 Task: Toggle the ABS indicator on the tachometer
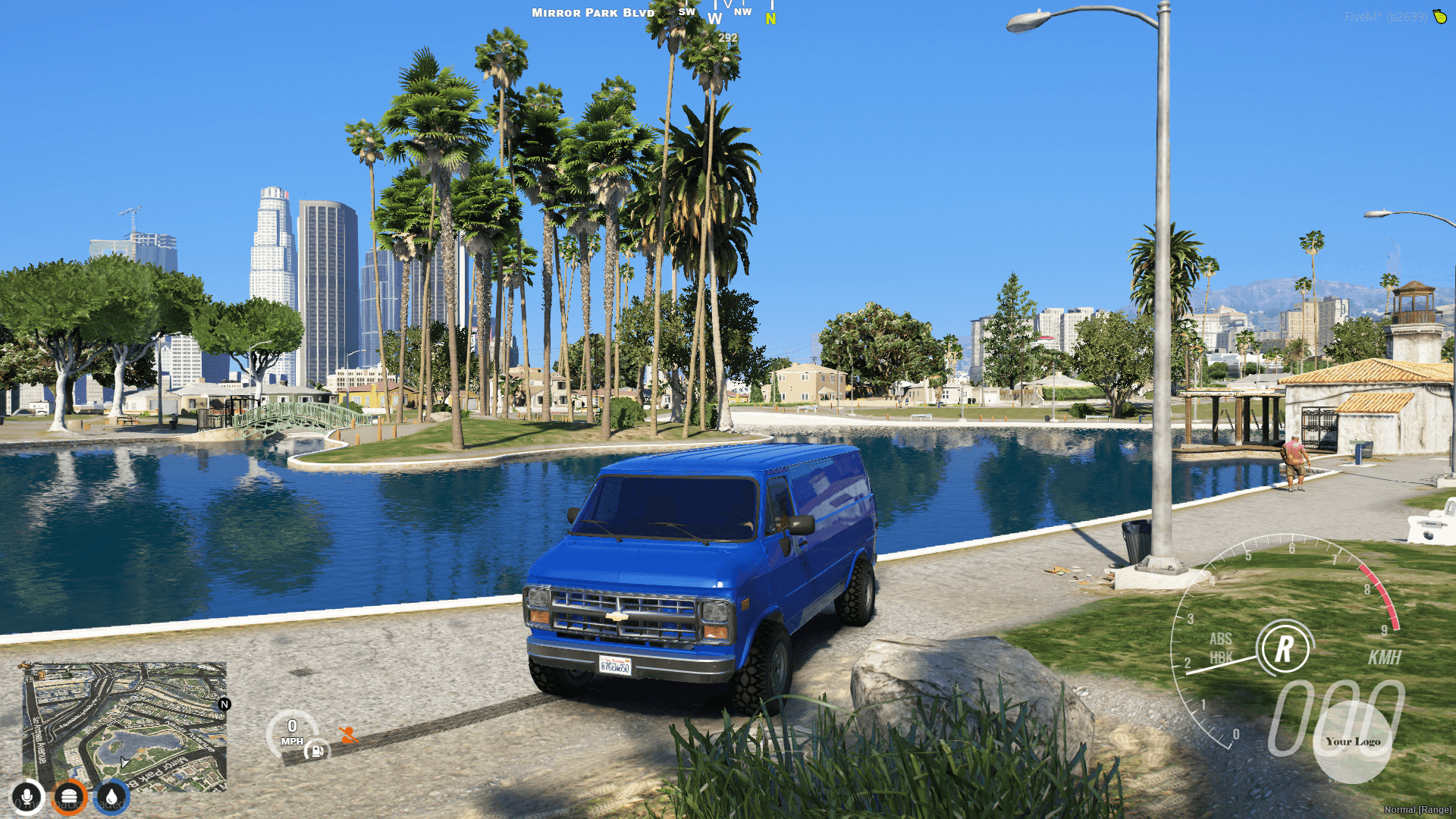point(1221,639)
